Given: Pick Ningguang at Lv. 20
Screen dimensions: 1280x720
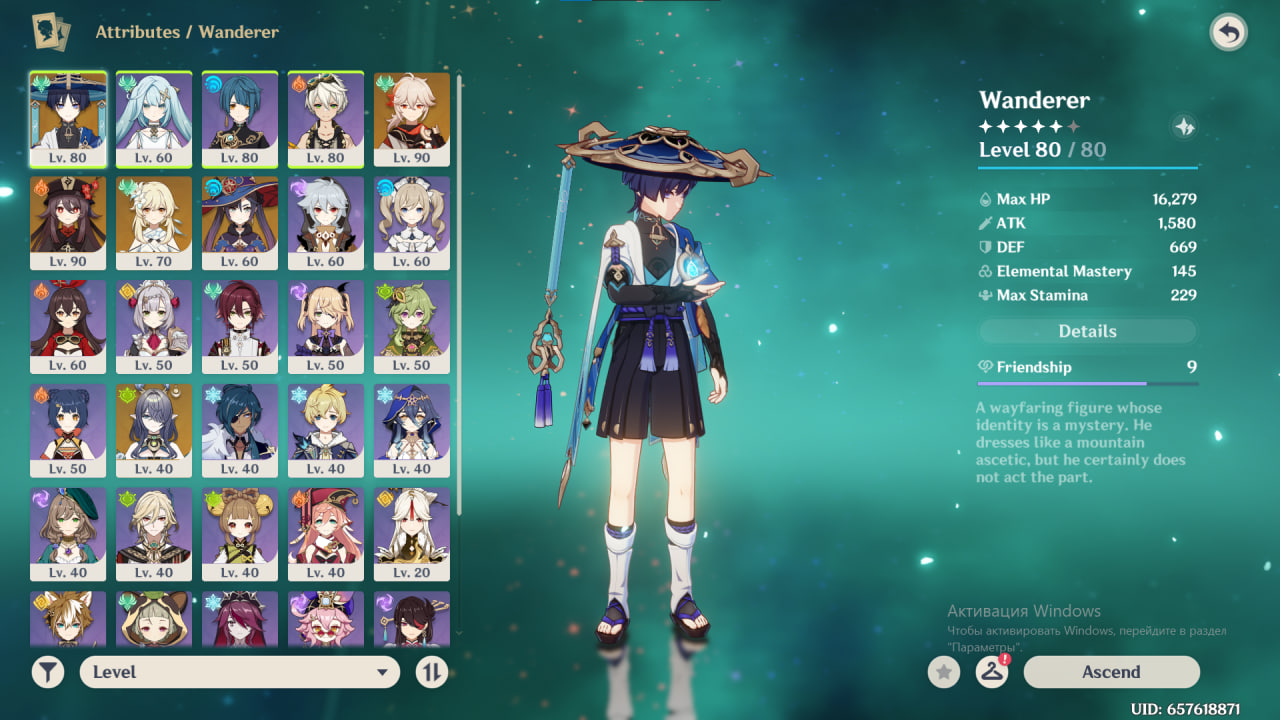Looking at the screenshot, I should pyautogui.click(x=412, y=534).
